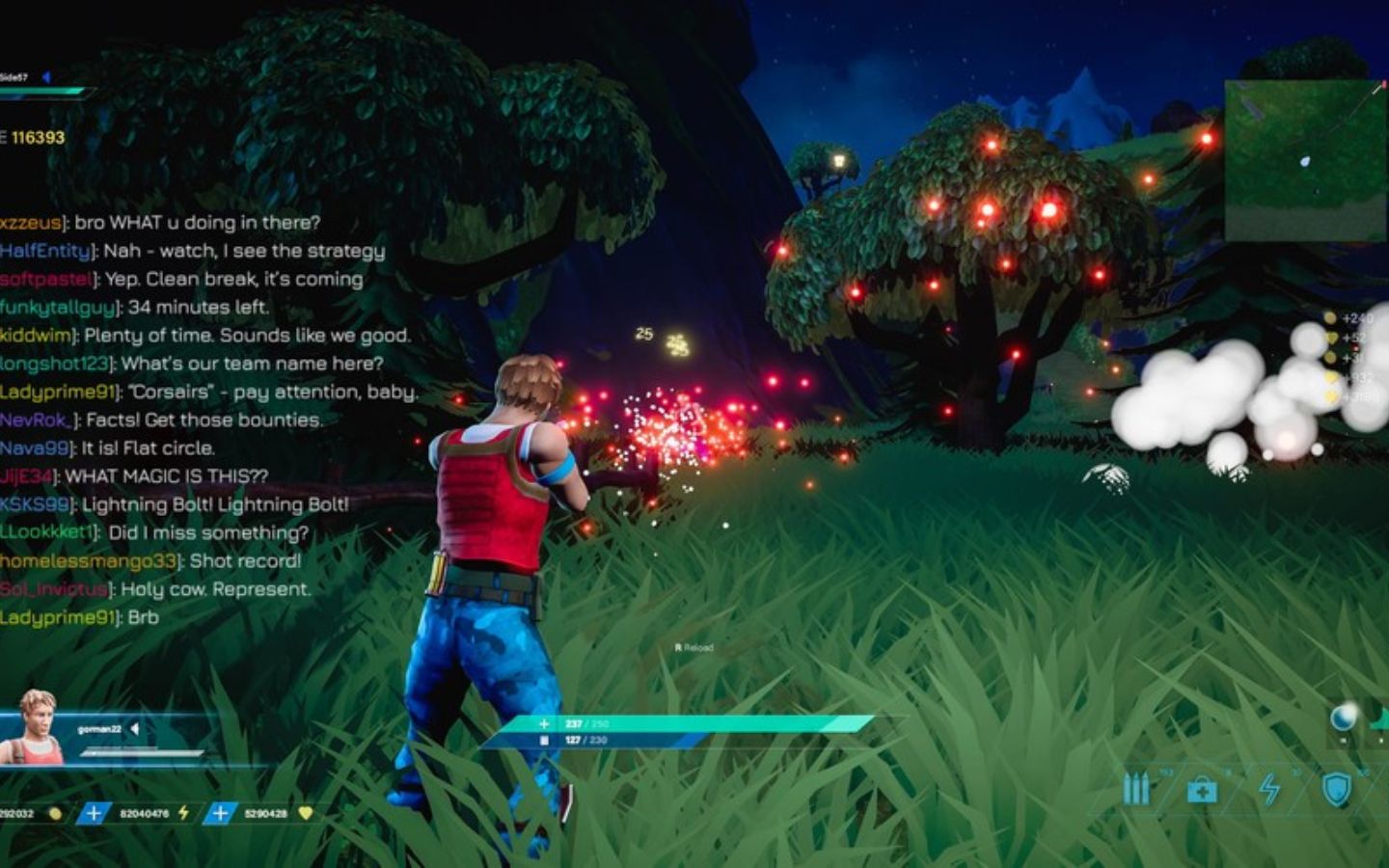The width and height of the screenshot is (1389, 868).
Task: Open the minimap in the corner
Action: click(1305, 159)
